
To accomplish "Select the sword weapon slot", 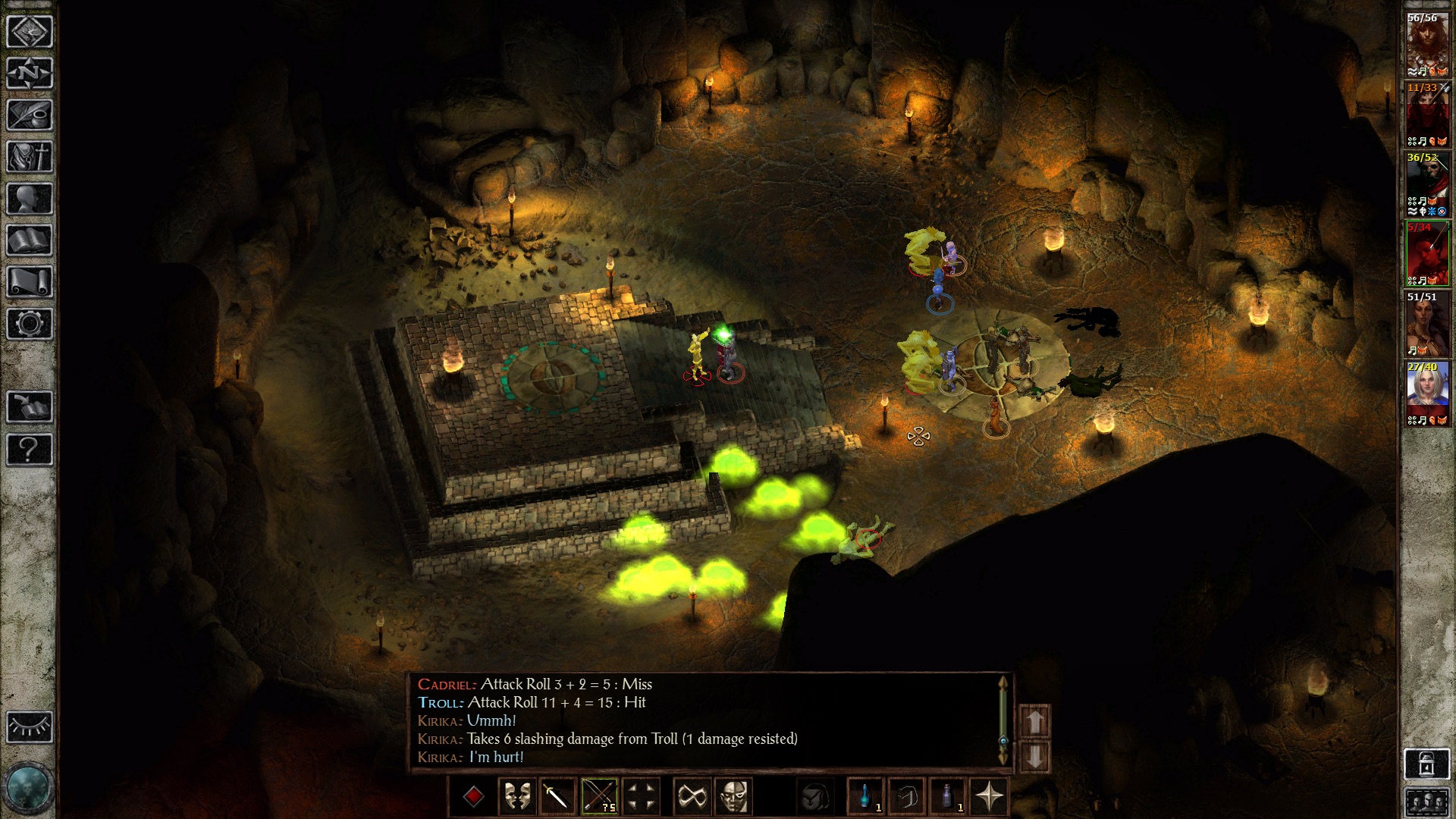I will [557, 797].
